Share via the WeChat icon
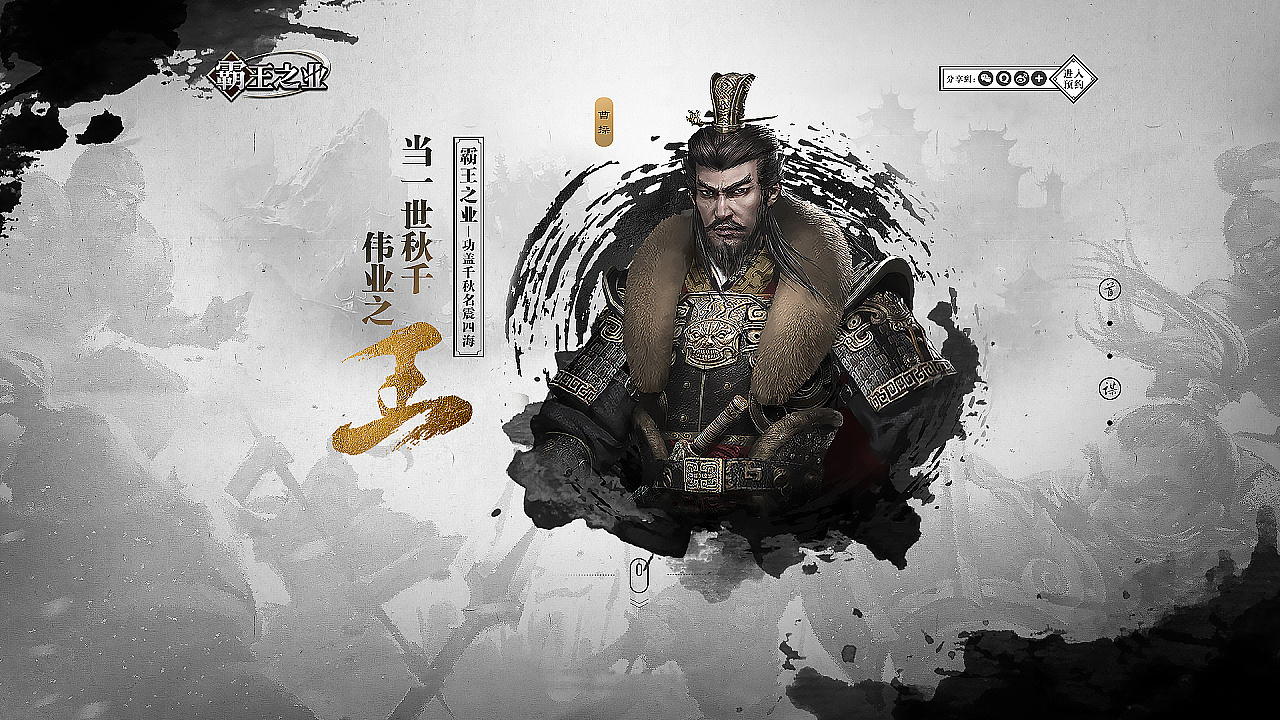This screenshot has height=720, width=1280. pyautogui.click(x=986, y=78)
